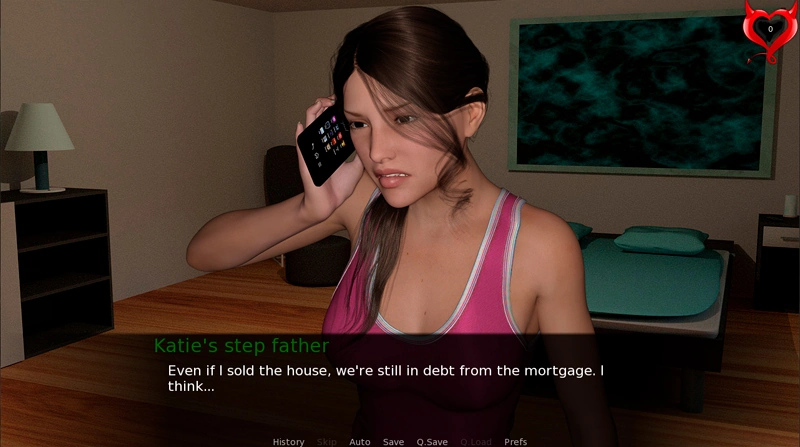The width and height of the screenshot is (800, 447).
Task: Click the red devil heart icon
Action: [768, 31]
